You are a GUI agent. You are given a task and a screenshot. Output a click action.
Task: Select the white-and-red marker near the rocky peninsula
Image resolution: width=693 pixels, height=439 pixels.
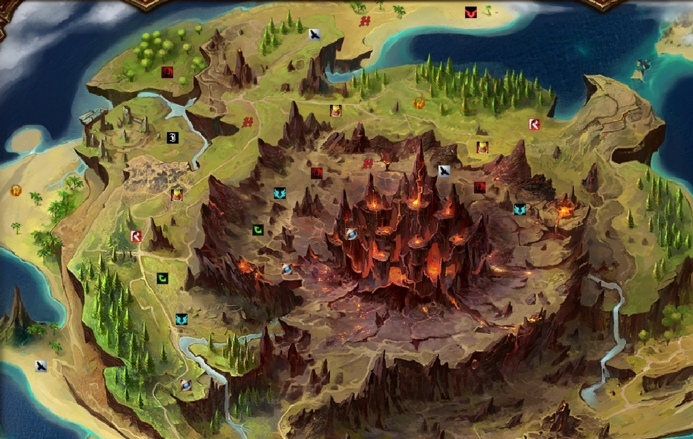(534, 124)
